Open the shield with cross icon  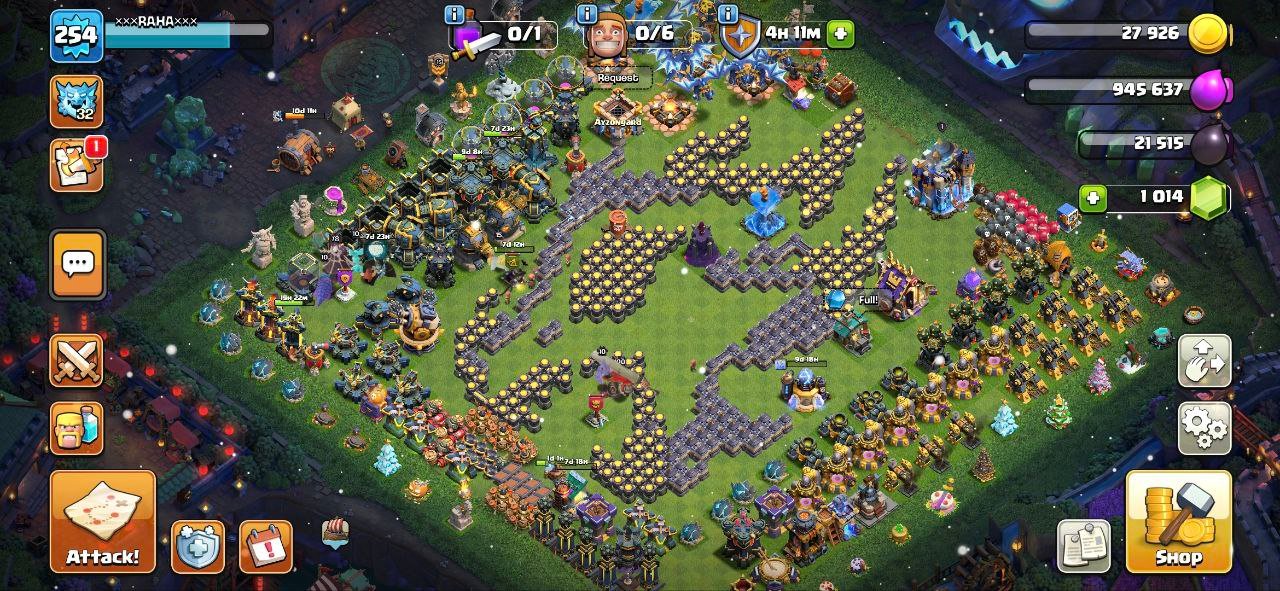(x=197, y=547)
